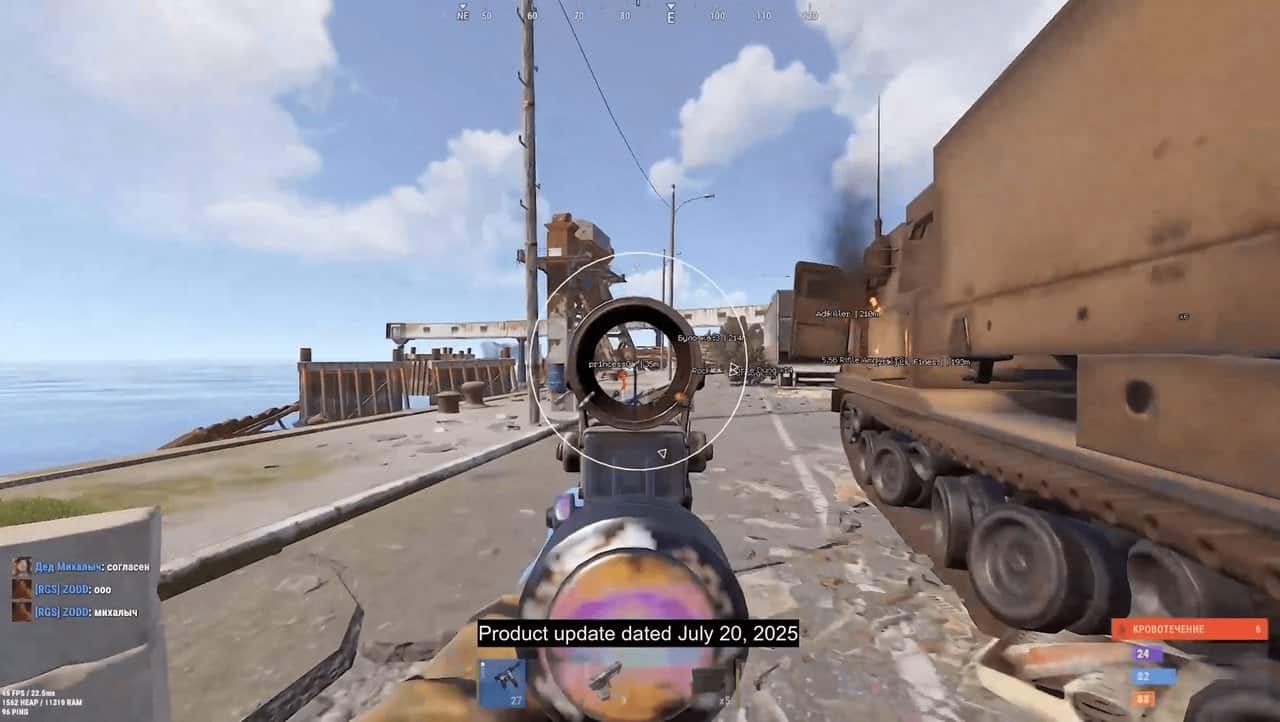The height and width of the screenshot is (722, 1280).
Task: Click the [RGS] ZODD chat message "михалыч"
Action: pyautogui.click(x=115, y=612)
